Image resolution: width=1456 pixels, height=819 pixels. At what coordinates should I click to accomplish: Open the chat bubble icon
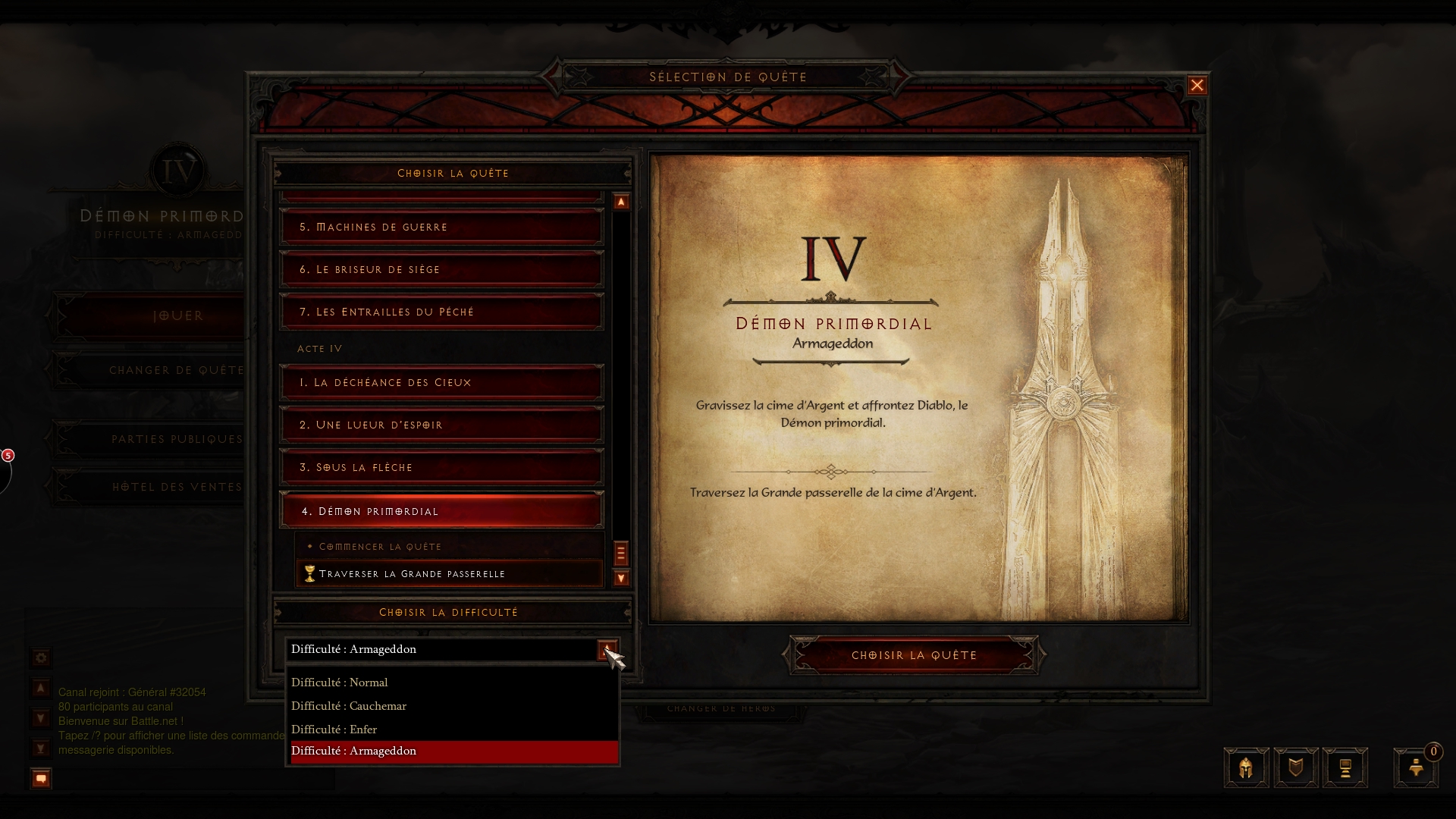[41, 779]
